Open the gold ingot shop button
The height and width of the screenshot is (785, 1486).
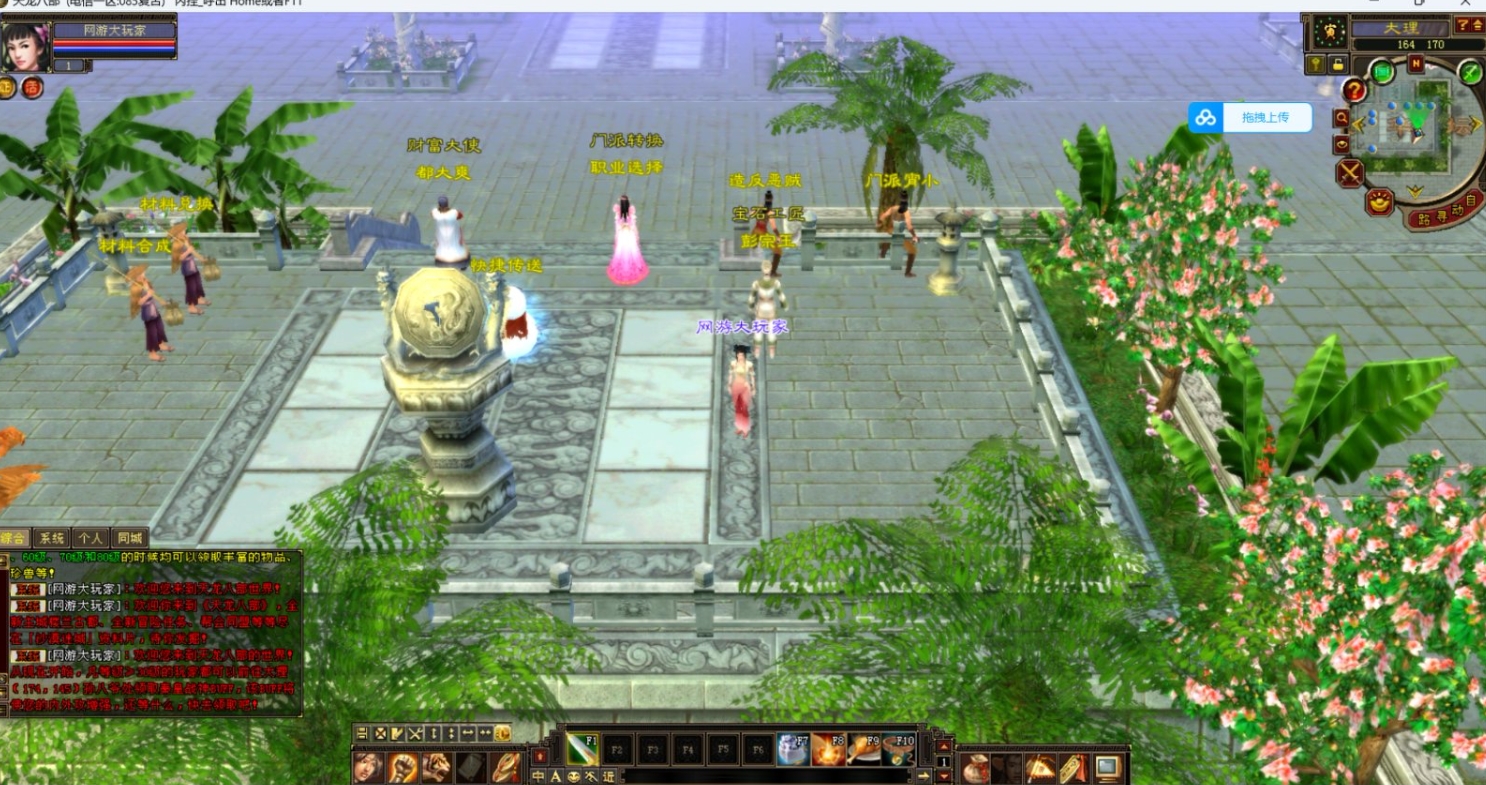coord(1381,201)
